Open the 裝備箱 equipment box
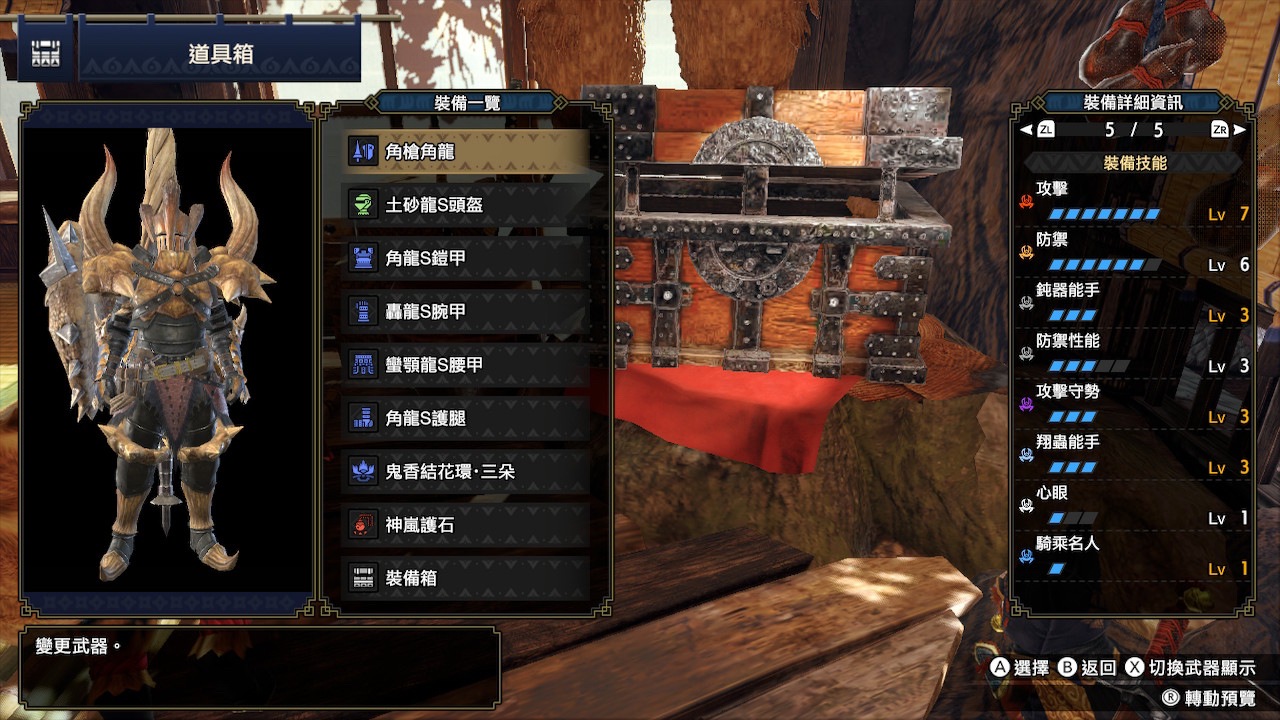This screenshot has height=720, width=1280. [465, 578]
